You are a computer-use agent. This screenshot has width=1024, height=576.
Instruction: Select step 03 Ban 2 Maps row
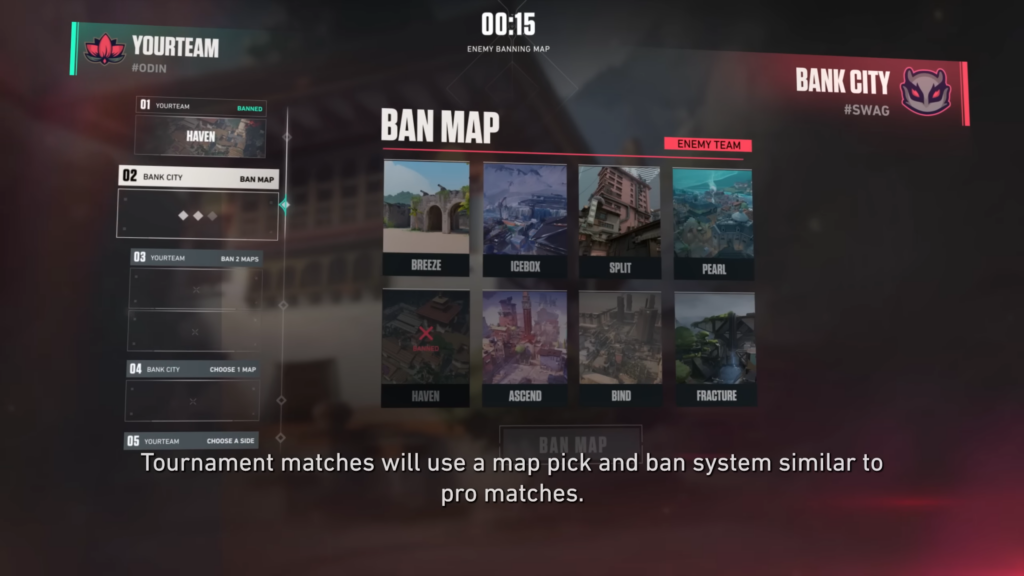pos(196,257)
